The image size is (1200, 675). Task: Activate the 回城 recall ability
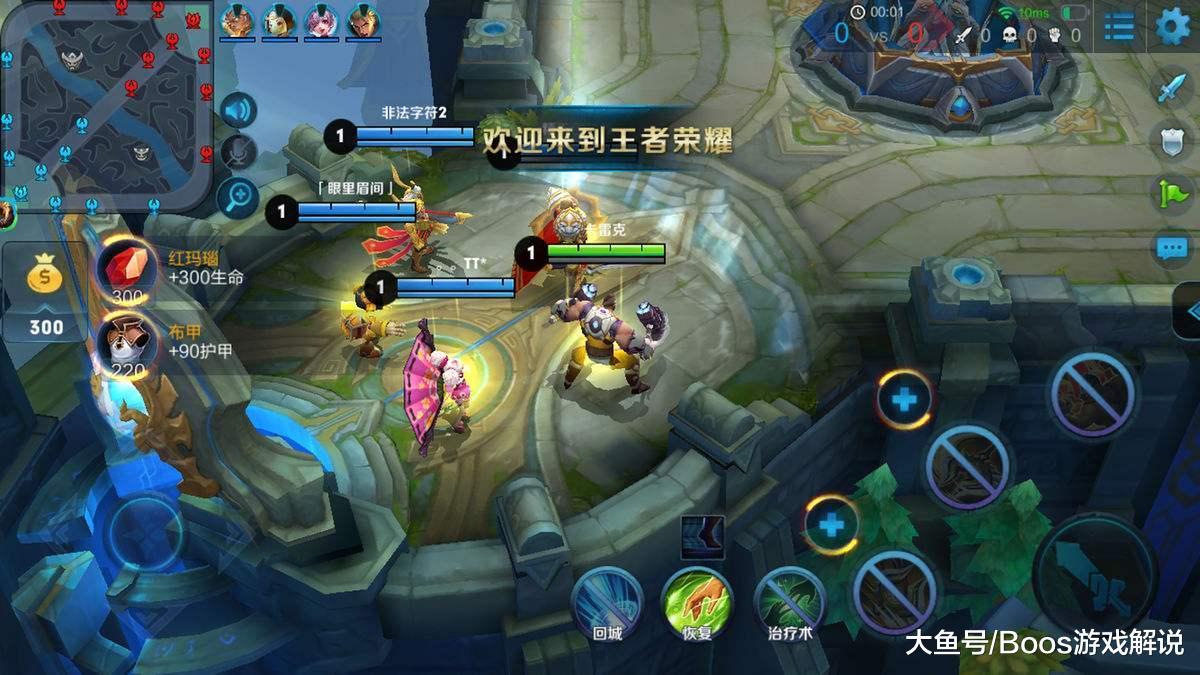(x=607, y=600)
